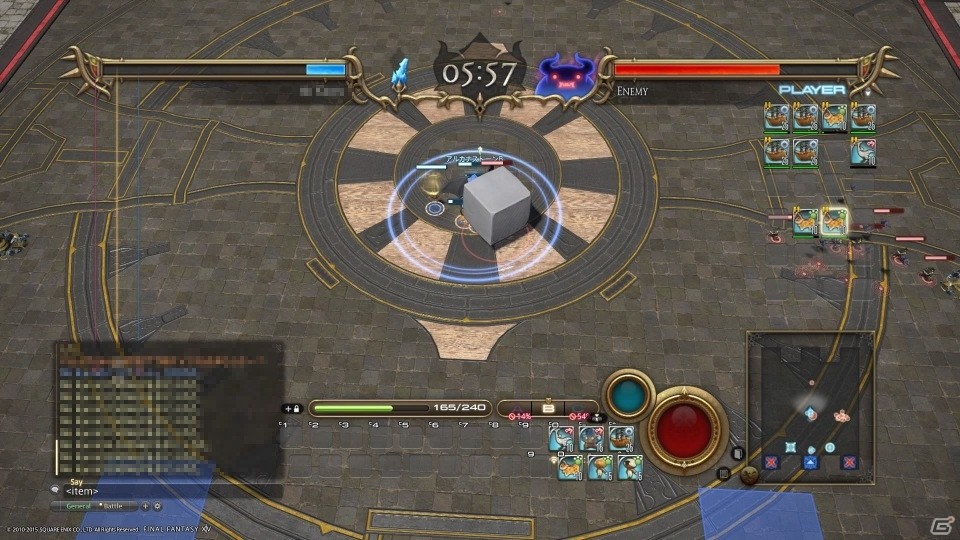Click the teal orb button
960x540 pixels.
pyautogui.click(x=628, y=396)
